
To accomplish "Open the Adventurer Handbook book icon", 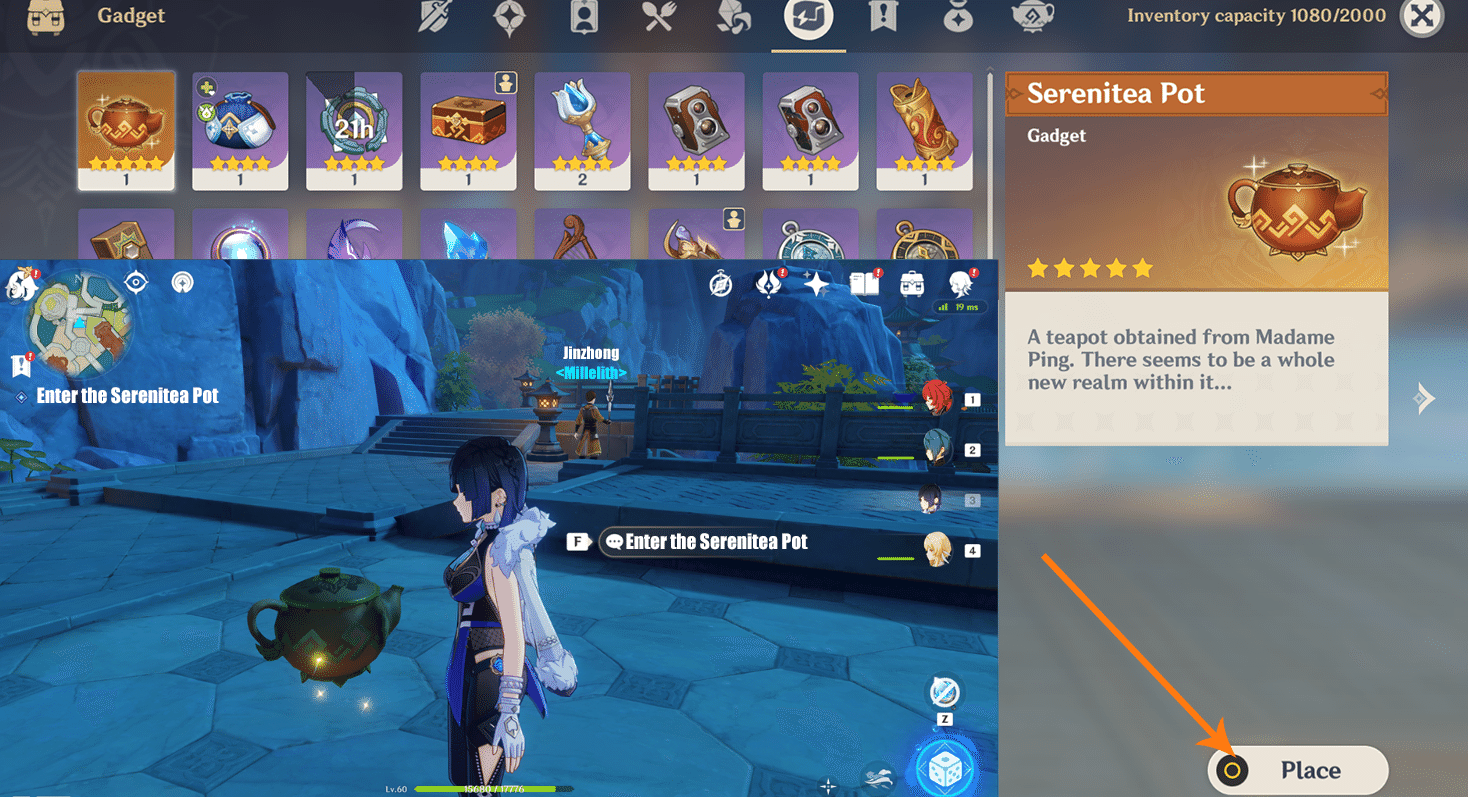I will click(x=864, y=283).
